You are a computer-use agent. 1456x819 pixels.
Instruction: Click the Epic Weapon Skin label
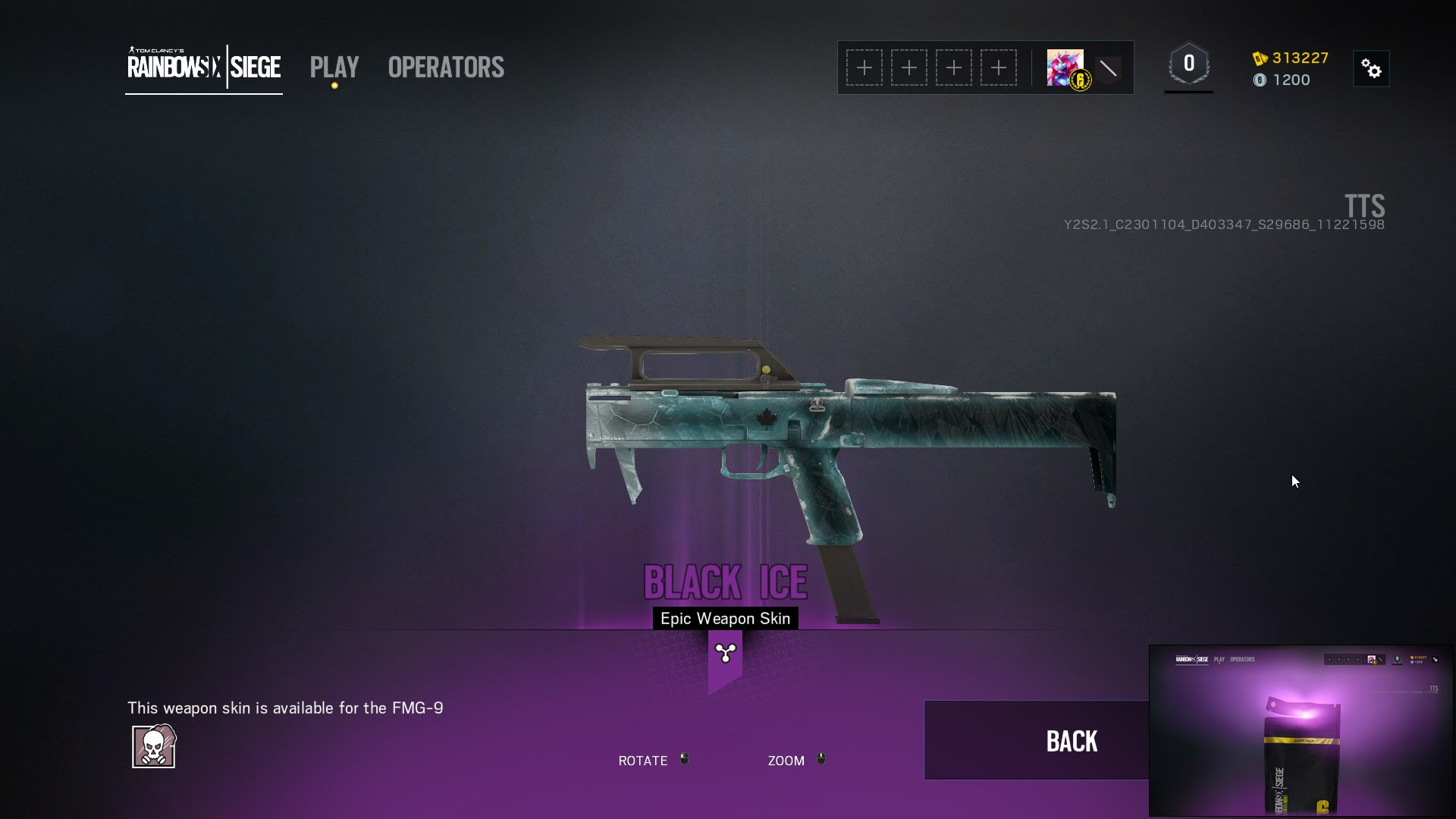[724, 618]
